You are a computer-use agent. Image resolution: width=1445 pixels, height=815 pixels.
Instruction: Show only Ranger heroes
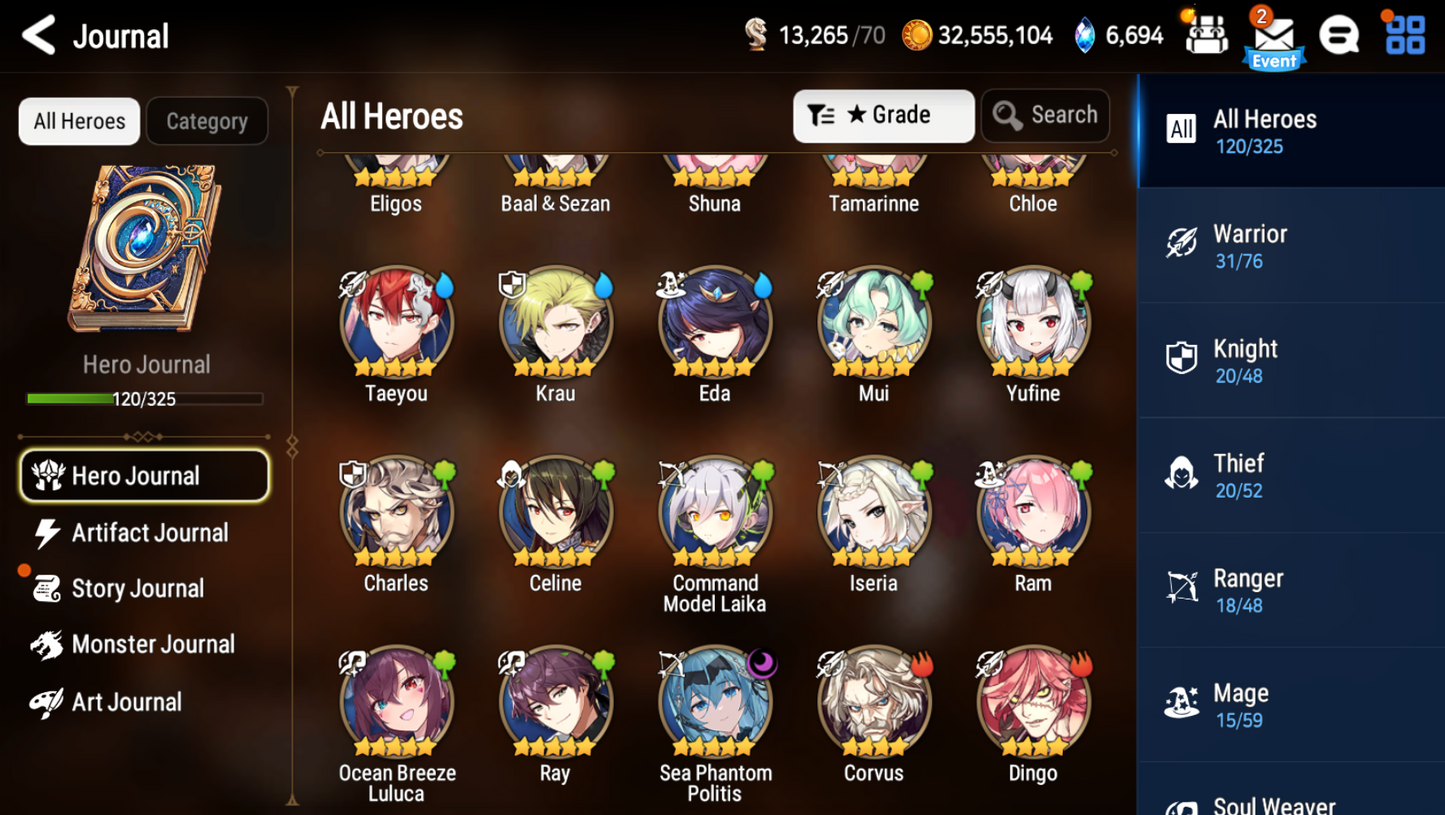tap(1290, 590)
